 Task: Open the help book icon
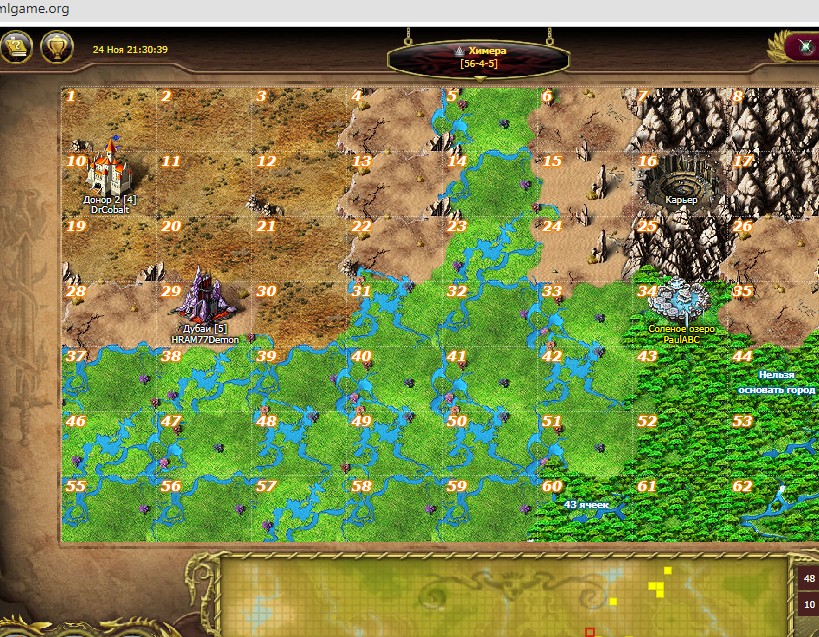[14, 47]
